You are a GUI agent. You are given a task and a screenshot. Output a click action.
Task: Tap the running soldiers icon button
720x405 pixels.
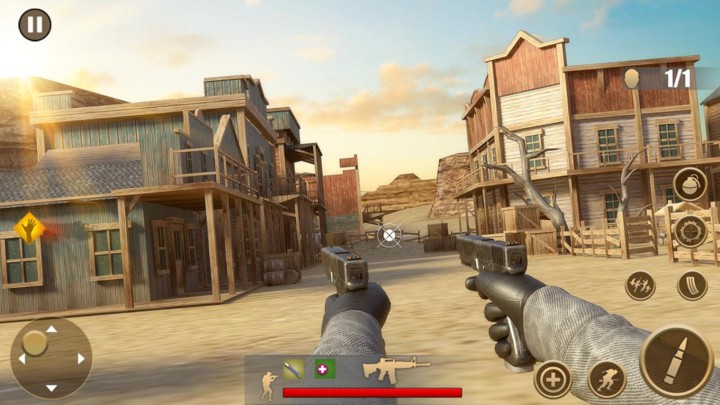point(640,286)
